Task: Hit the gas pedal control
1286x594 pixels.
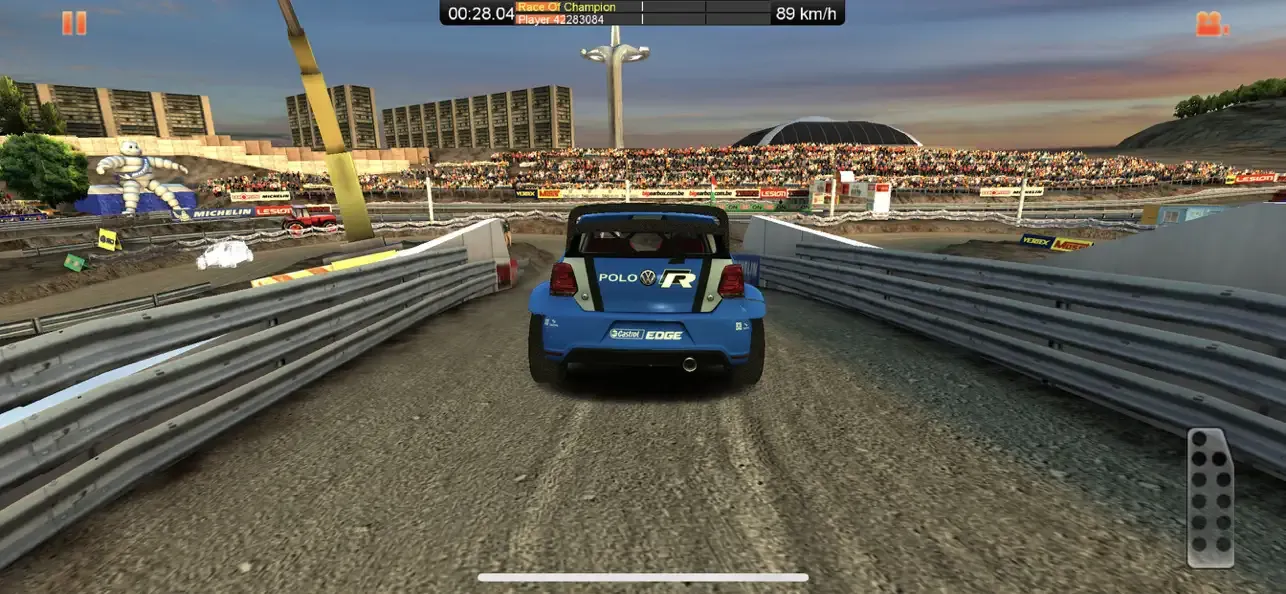Action: pos(1209,497)
